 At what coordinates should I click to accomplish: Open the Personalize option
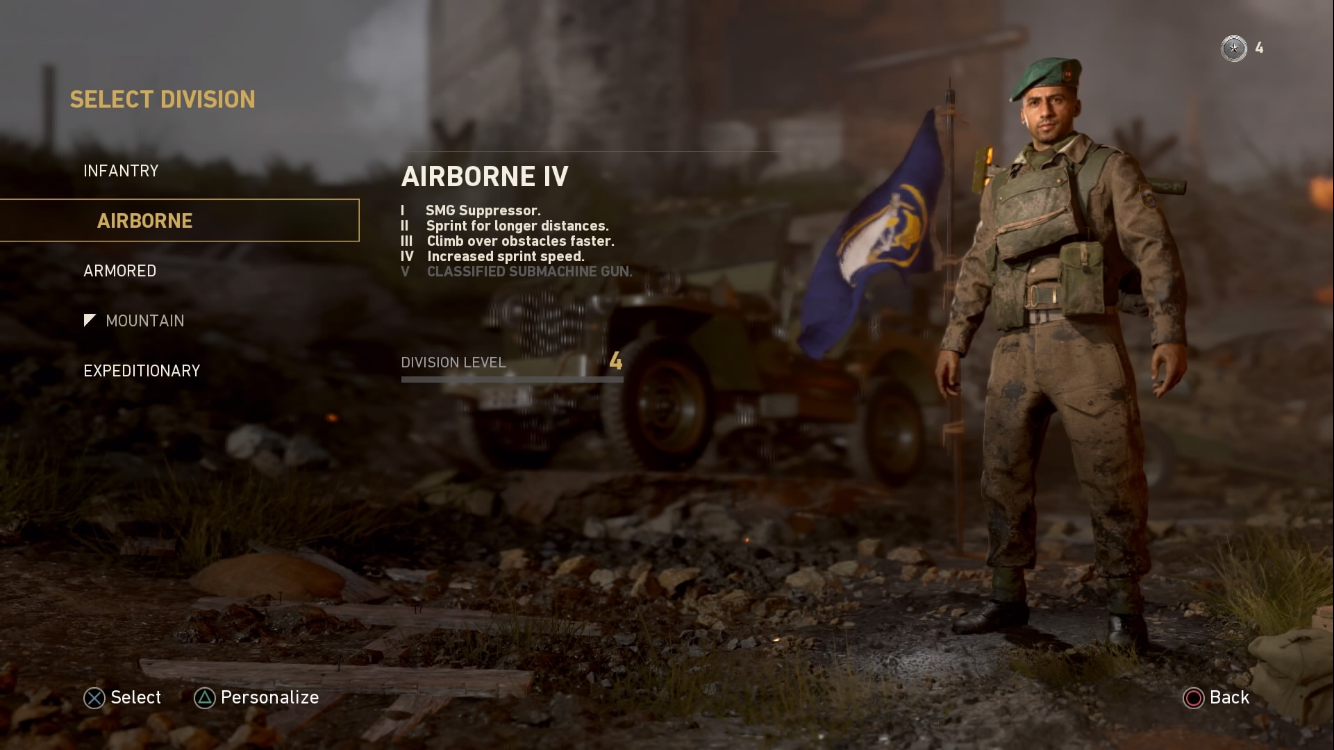click(x=269, y=698)
